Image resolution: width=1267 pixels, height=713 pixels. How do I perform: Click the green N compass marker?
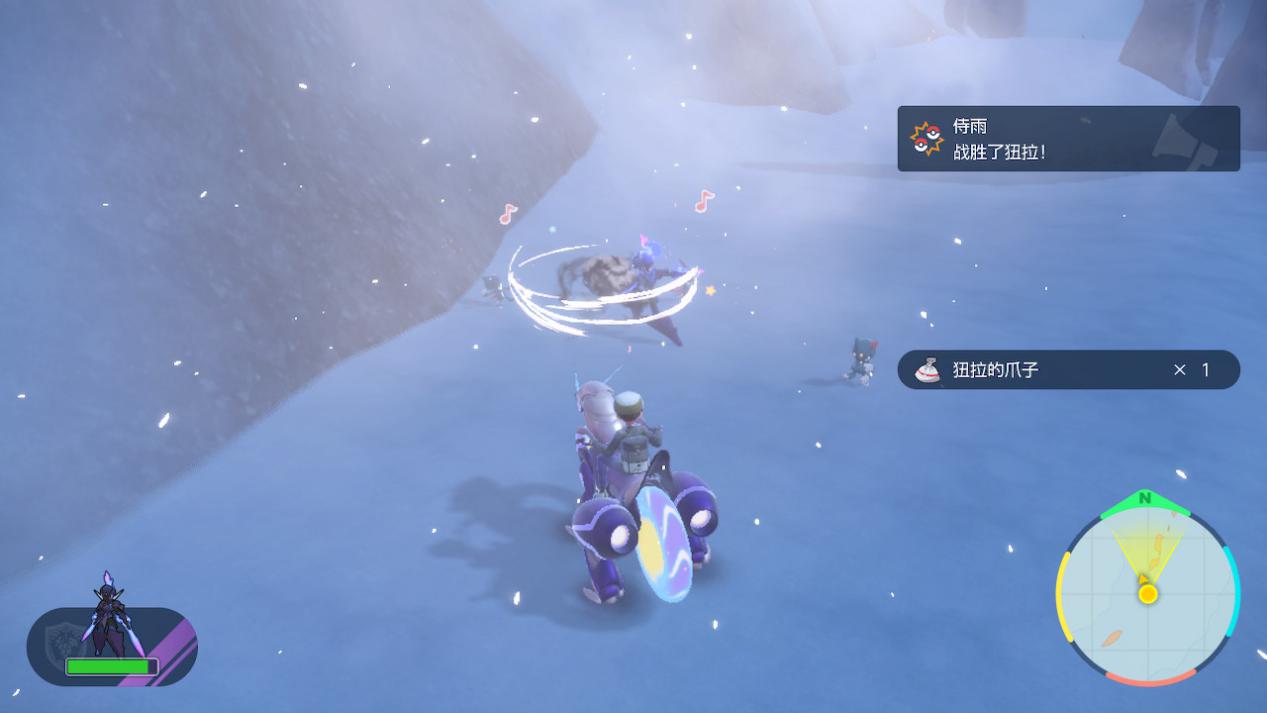click(1145, 498)
